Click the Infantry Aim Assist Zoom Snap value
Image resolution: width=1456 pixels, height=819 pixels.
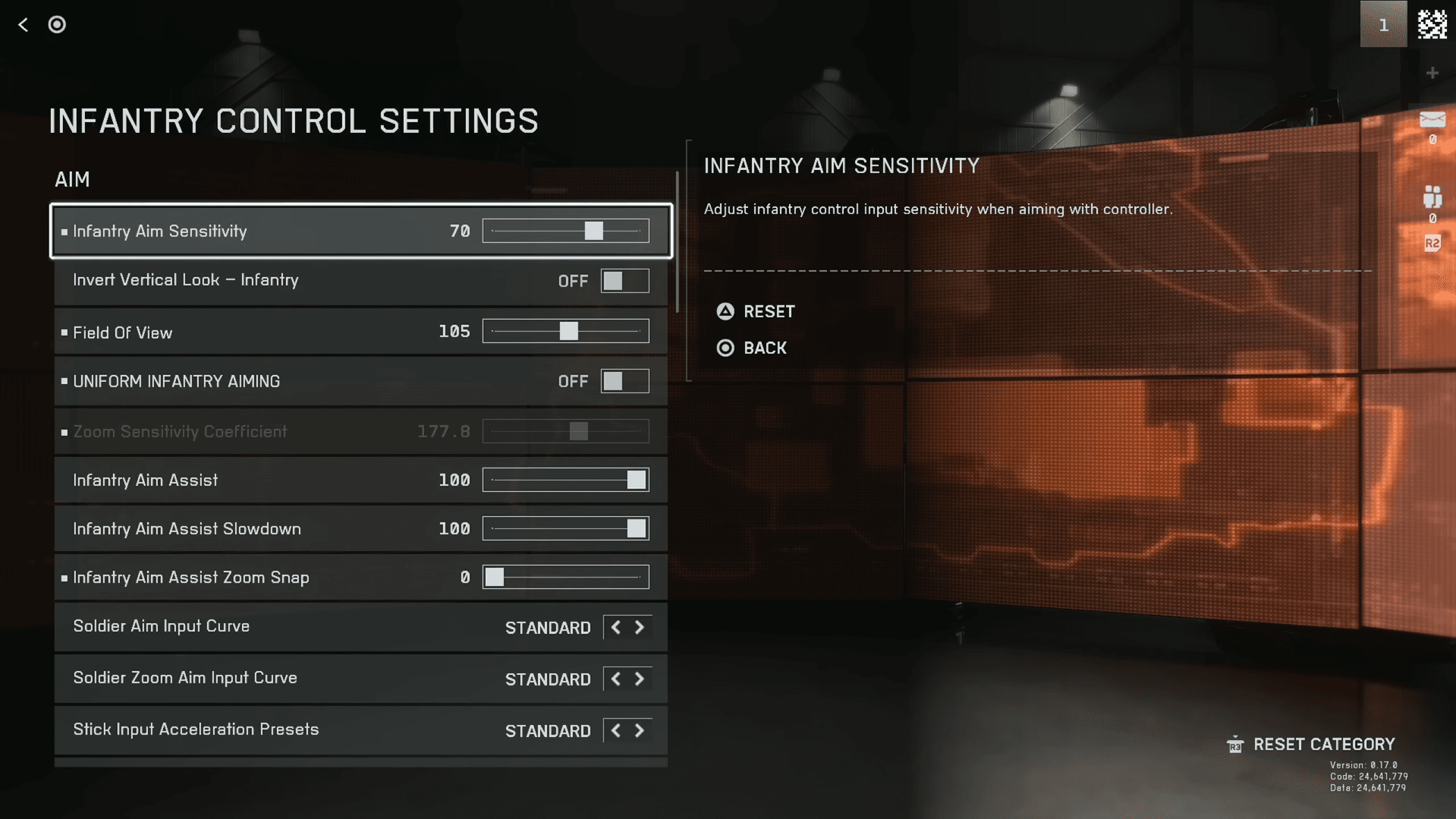[464, 577]
